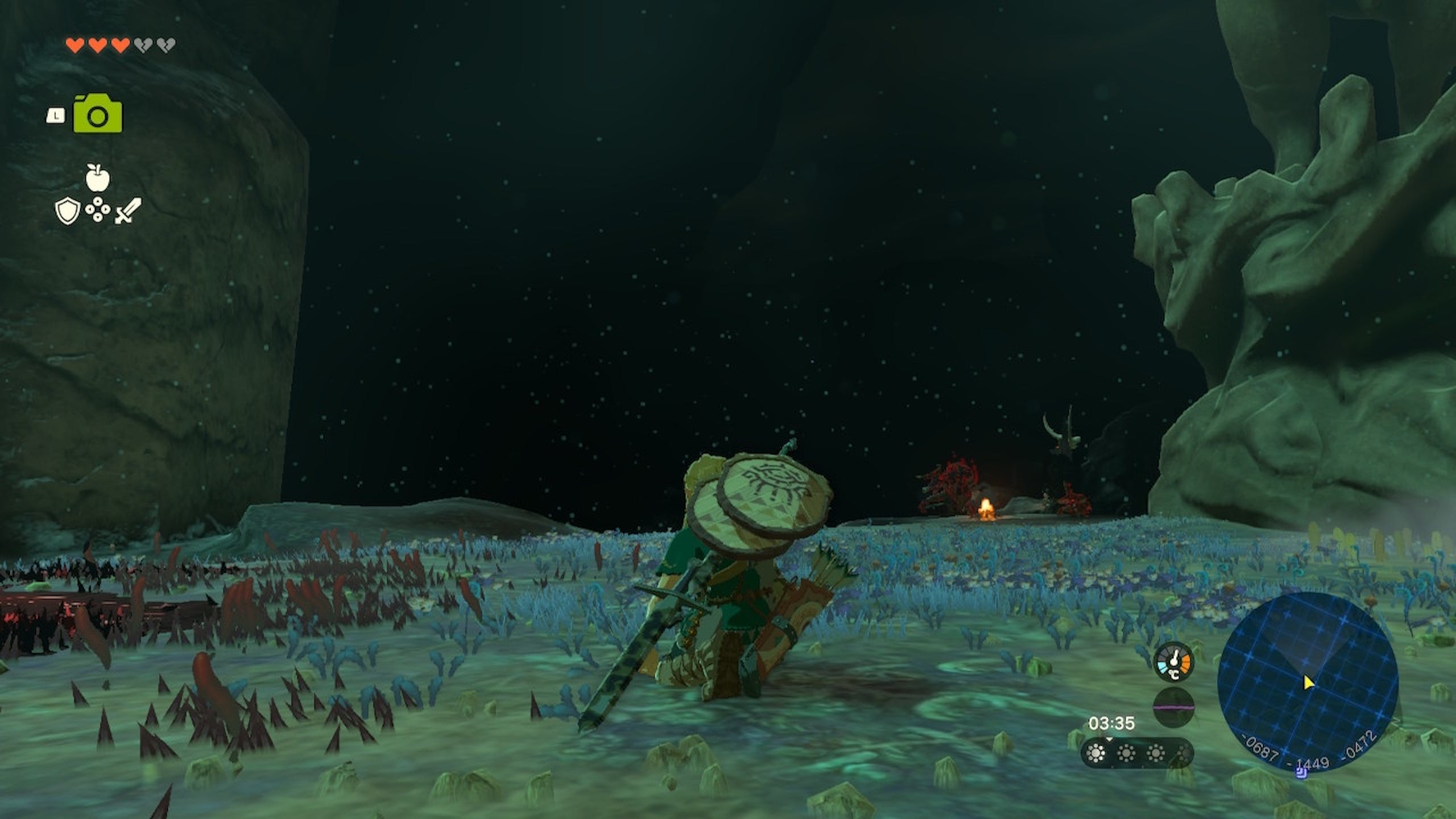
Task: Click the sound noise meter circle
Action: tap(1174, 708)
